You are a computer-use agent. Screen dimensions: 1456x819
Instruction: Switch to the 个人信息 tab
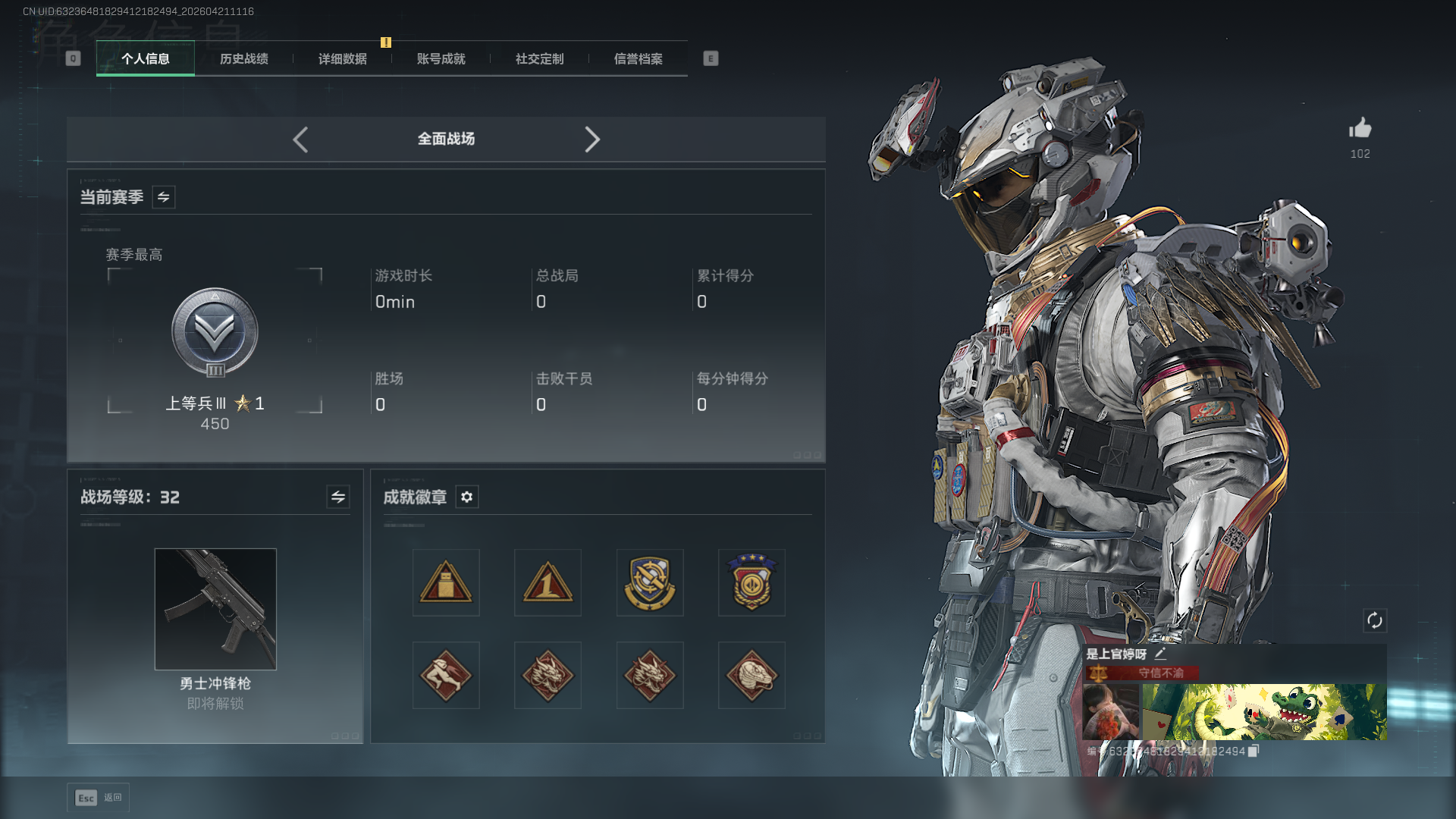coord(145,58)
